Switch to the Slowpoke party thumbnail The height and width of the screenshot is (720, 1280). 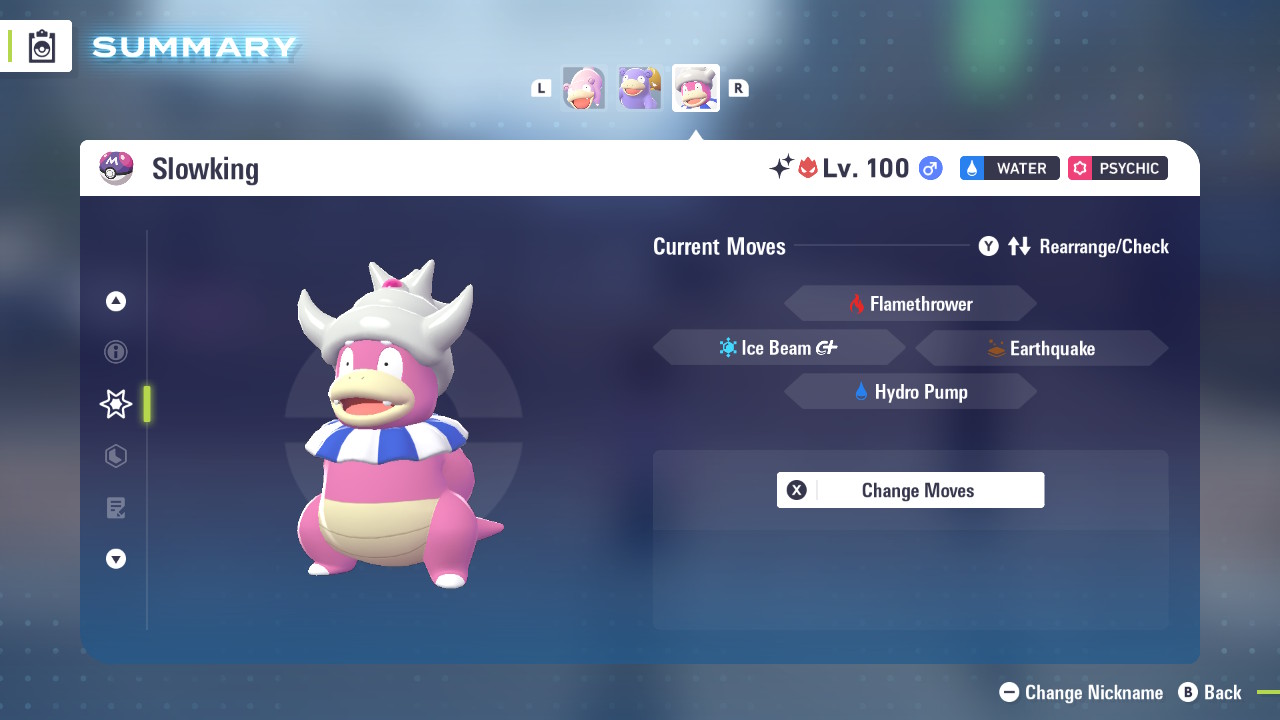pyautogui.click(x=584, y=88)
